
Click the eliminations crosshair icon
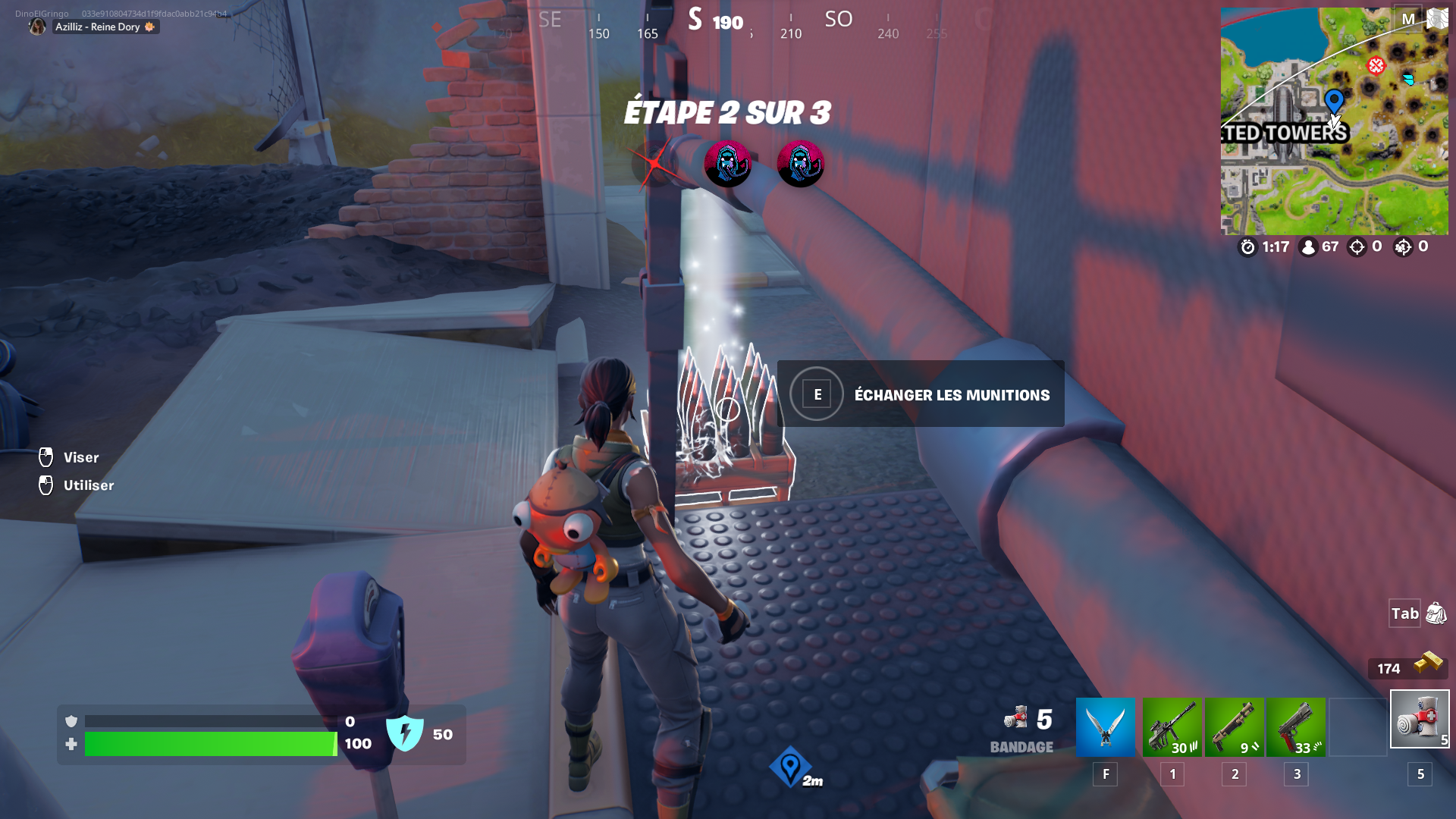click(x=1357, y=246)
